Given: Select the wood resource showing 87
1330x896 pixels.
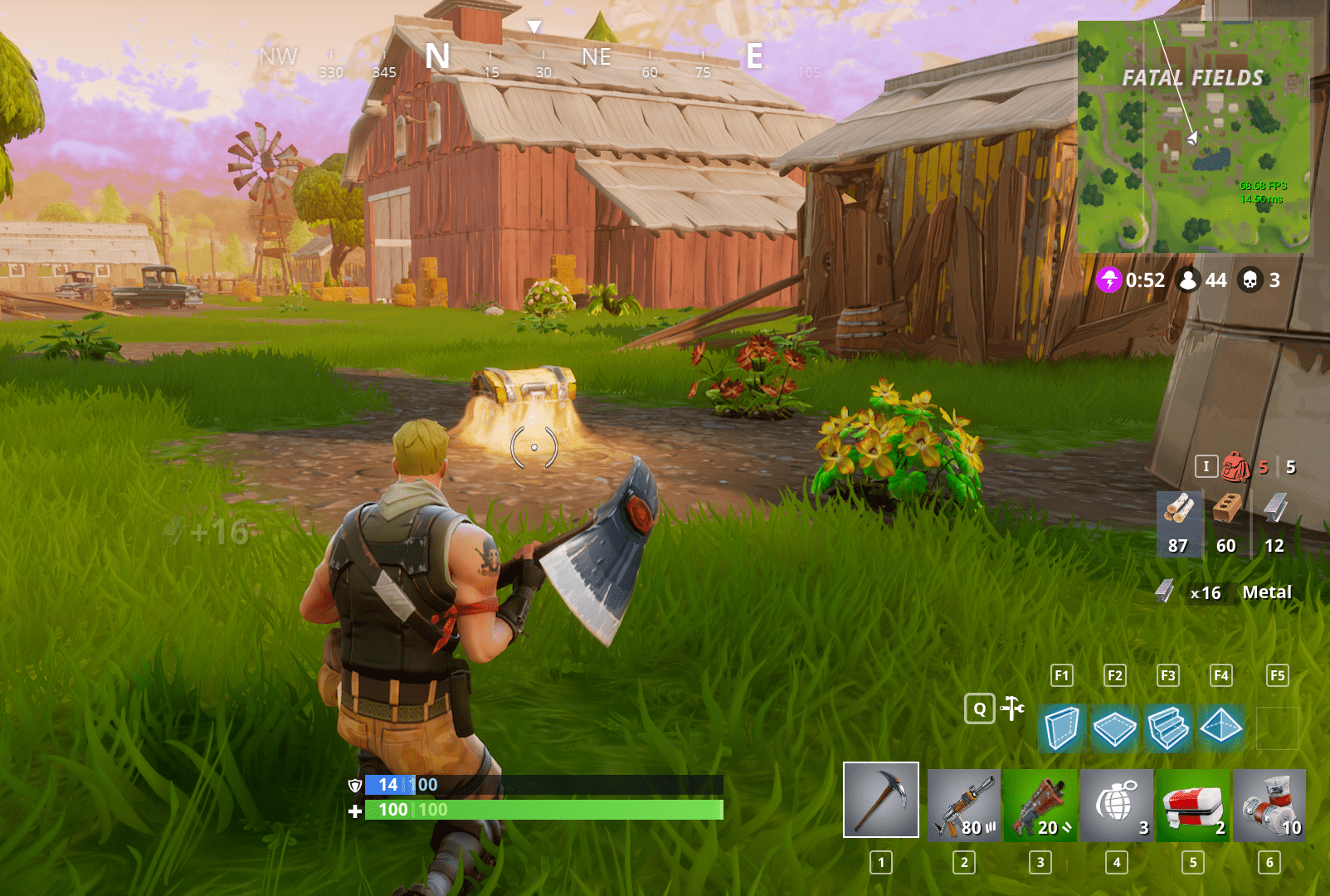Looking at the screenshot, I should (x=1178, y=523).
